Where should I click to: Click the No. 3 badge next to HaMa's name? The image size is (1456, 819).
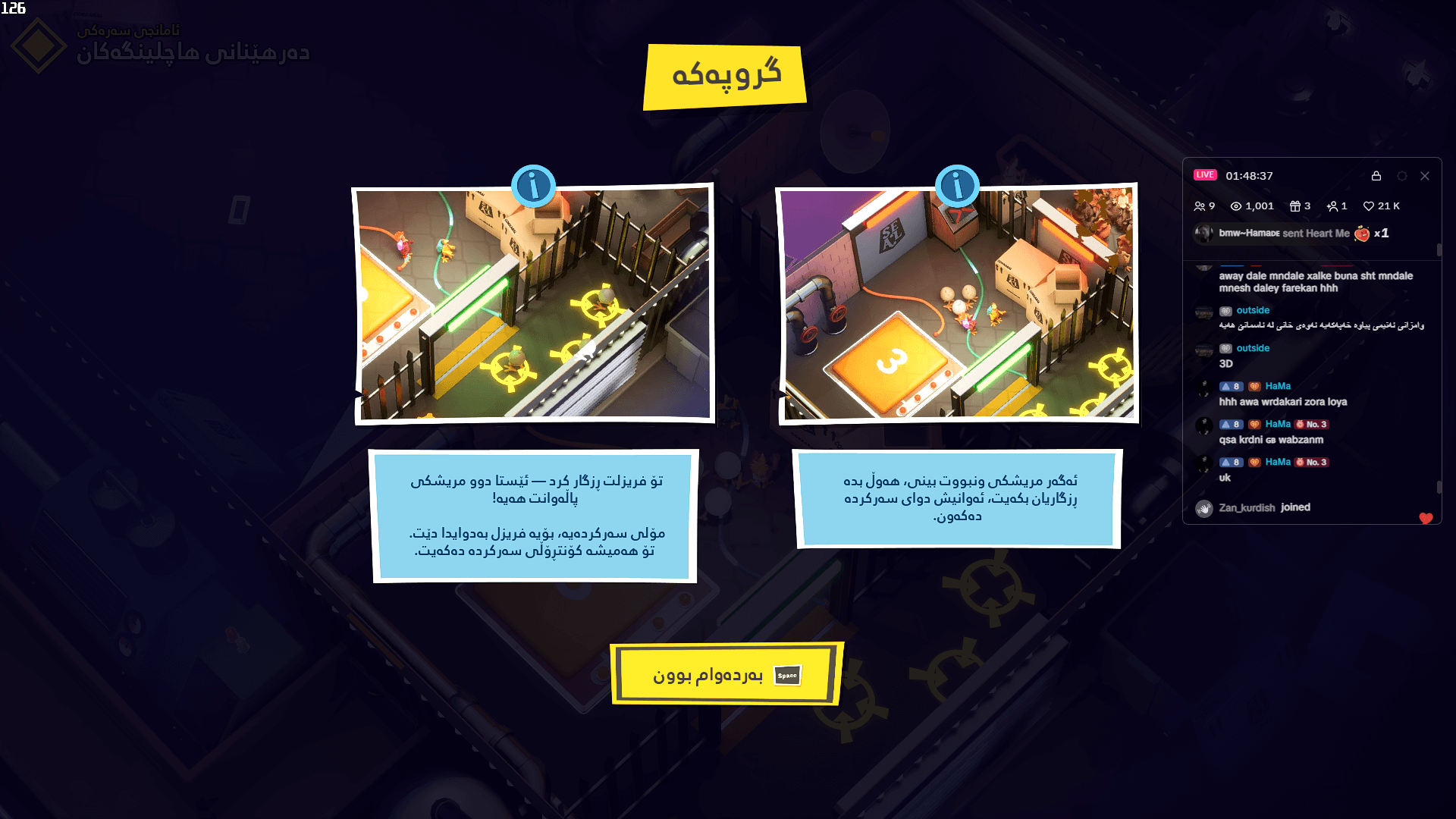[x=1310, y=424]
